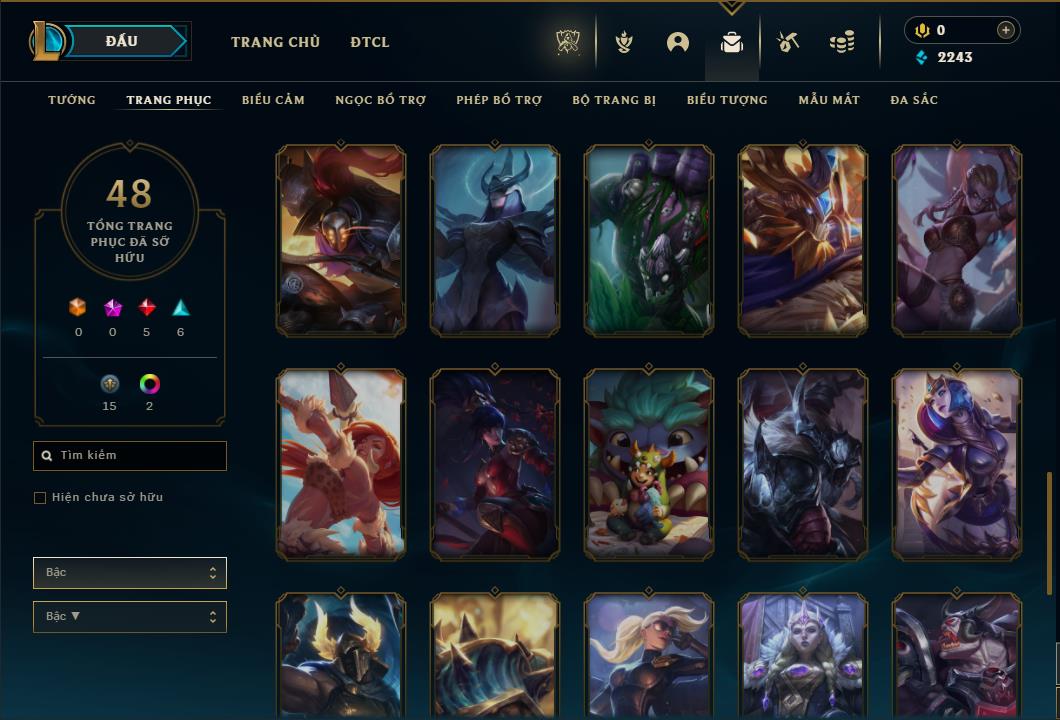Switch to the MẪU MẮT tab

[x=829, y=100]
